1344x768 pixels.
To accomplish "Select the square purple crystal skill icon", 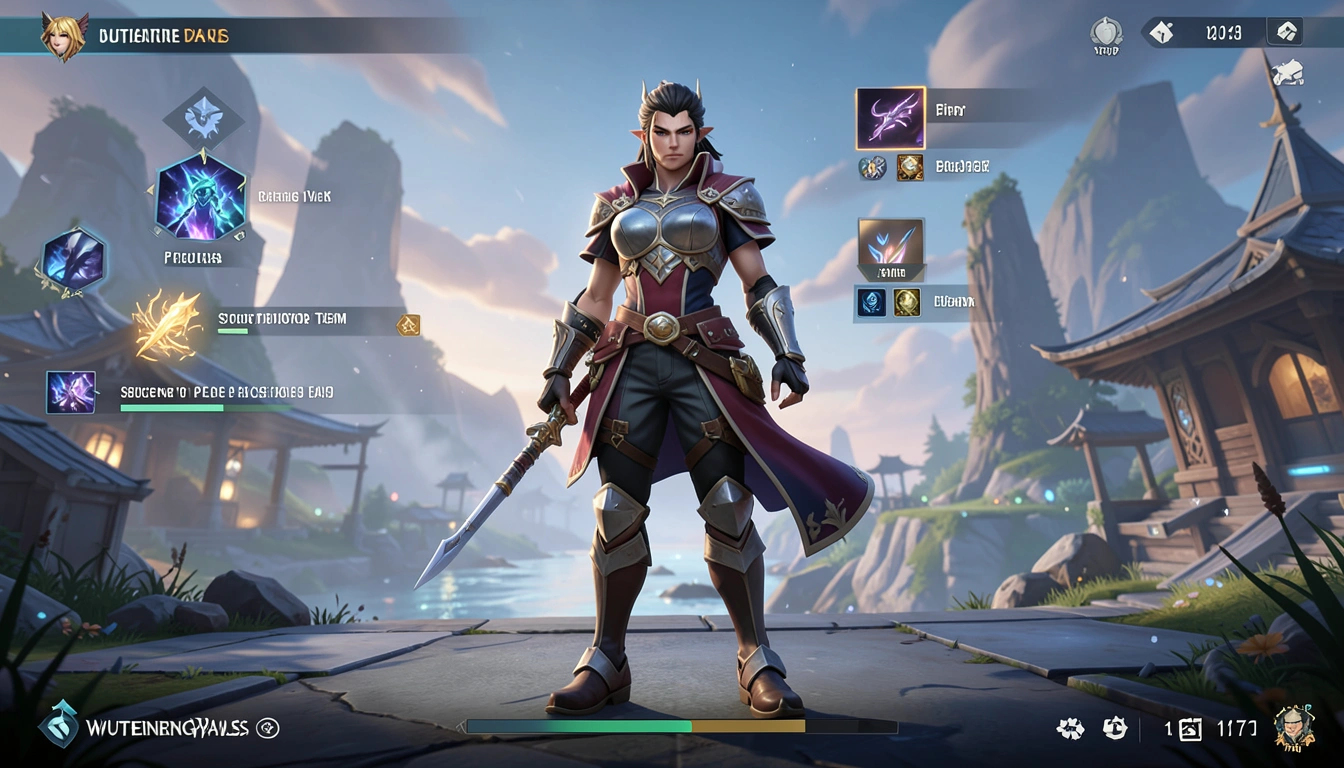I will [x=71, y=392].
